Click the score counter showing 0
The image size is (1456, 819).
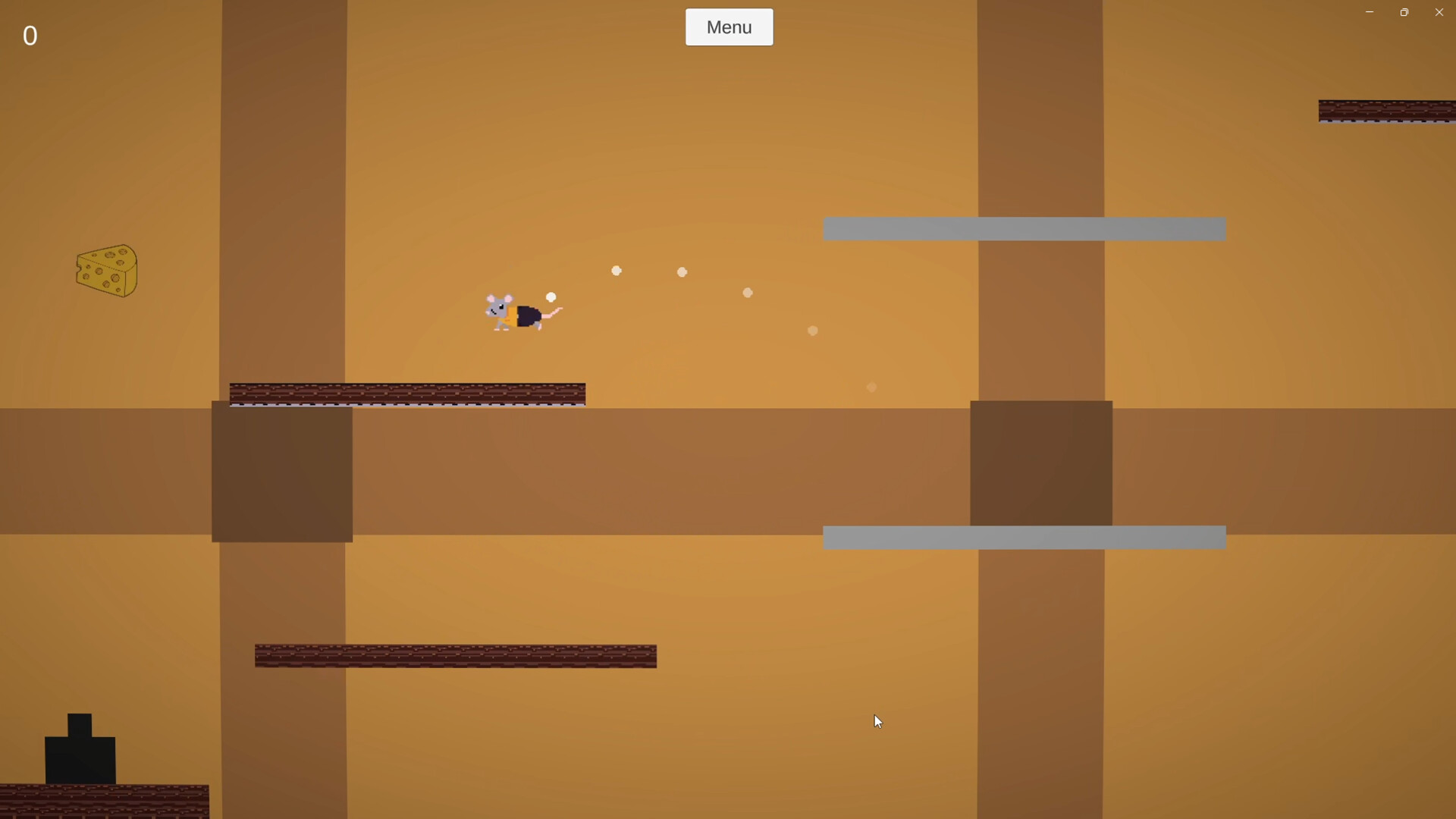point(30,36)
